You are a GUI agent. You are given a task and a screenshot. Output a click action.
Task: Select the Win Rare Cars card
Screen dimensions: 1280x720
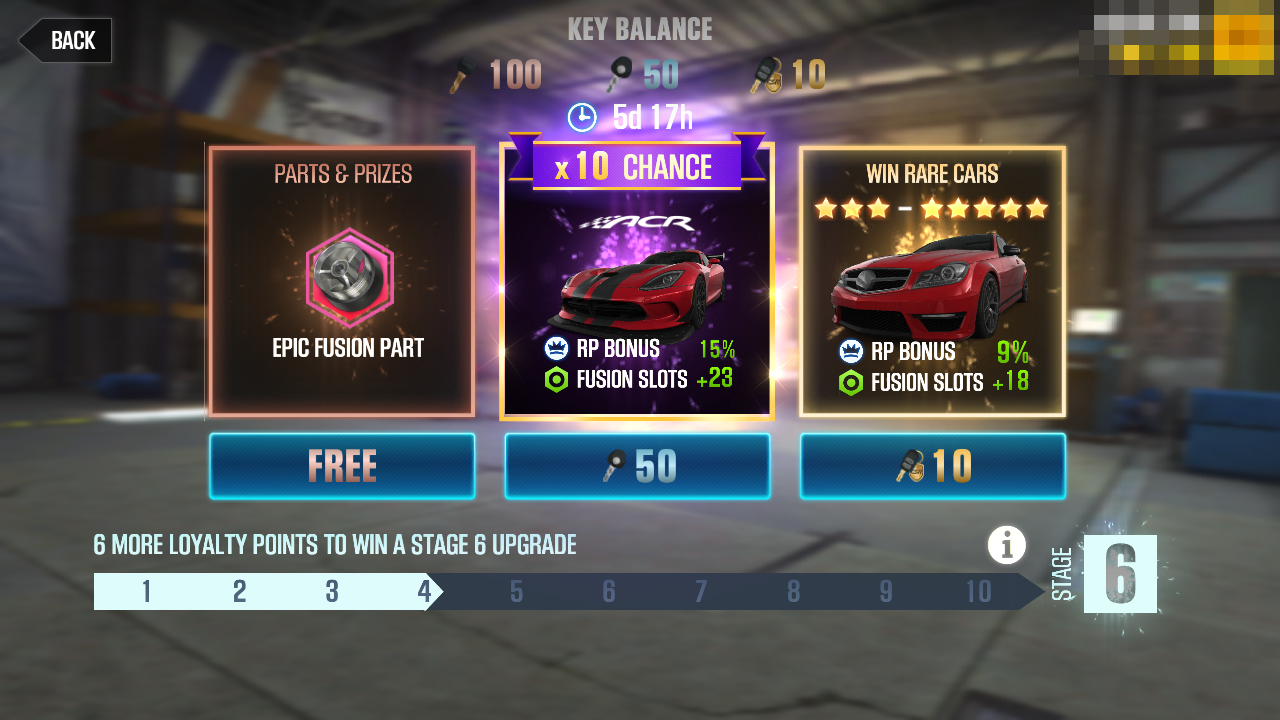pyautogui.click(x=932, y=281)
